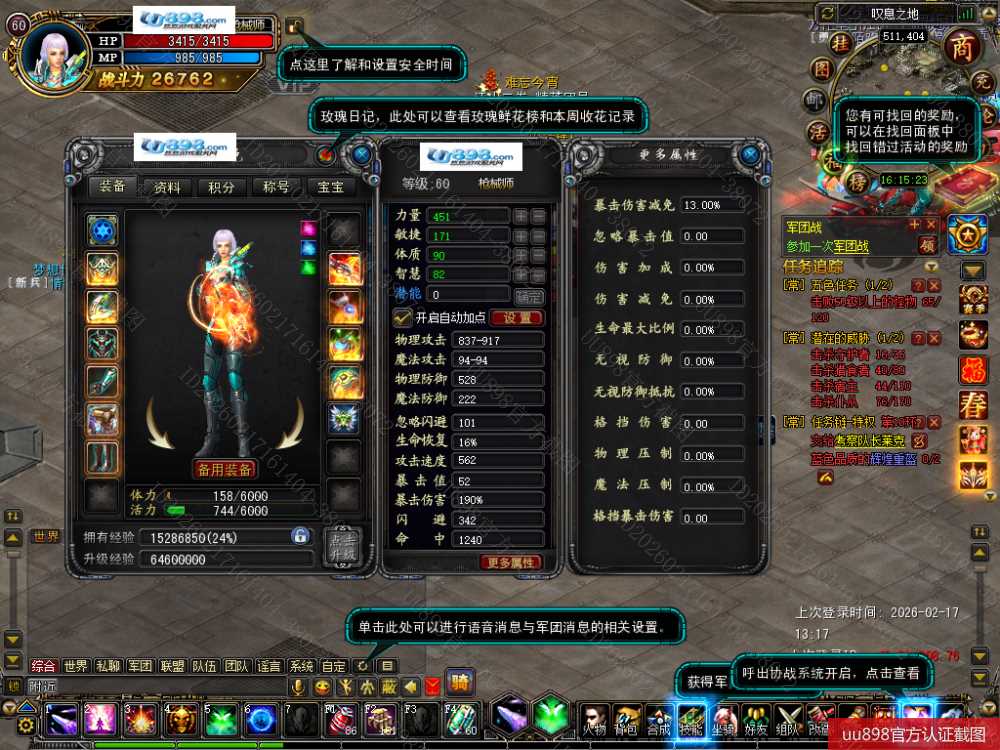This screenshot has width=1000, height=750.
Task: Toggle the 开启自动加点 checkbox
Action: (x=403, y=317)
